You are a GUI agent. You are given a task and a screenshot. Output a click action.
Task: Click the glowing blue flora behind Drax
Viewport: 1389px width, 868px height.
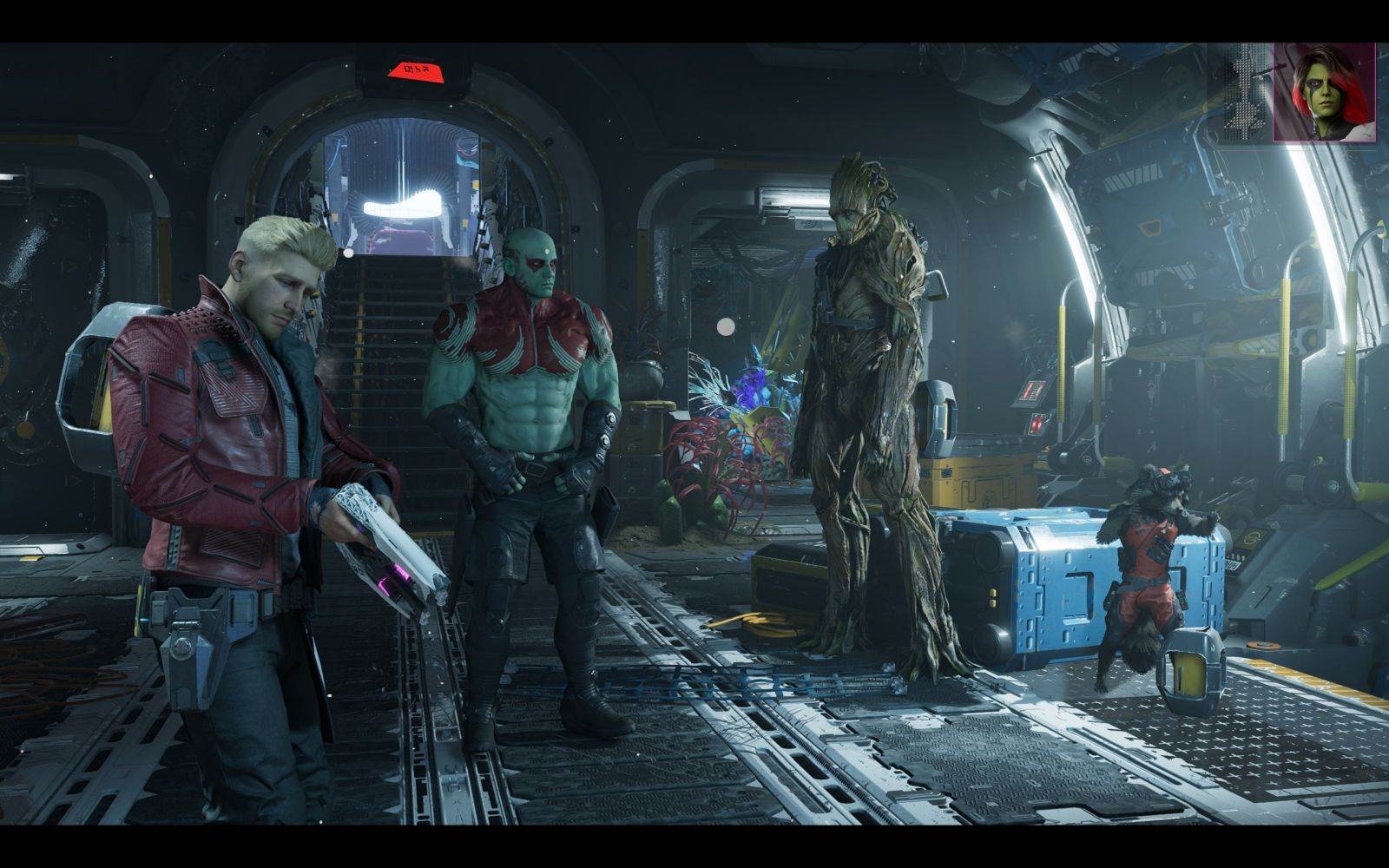[x=751, y=391]
